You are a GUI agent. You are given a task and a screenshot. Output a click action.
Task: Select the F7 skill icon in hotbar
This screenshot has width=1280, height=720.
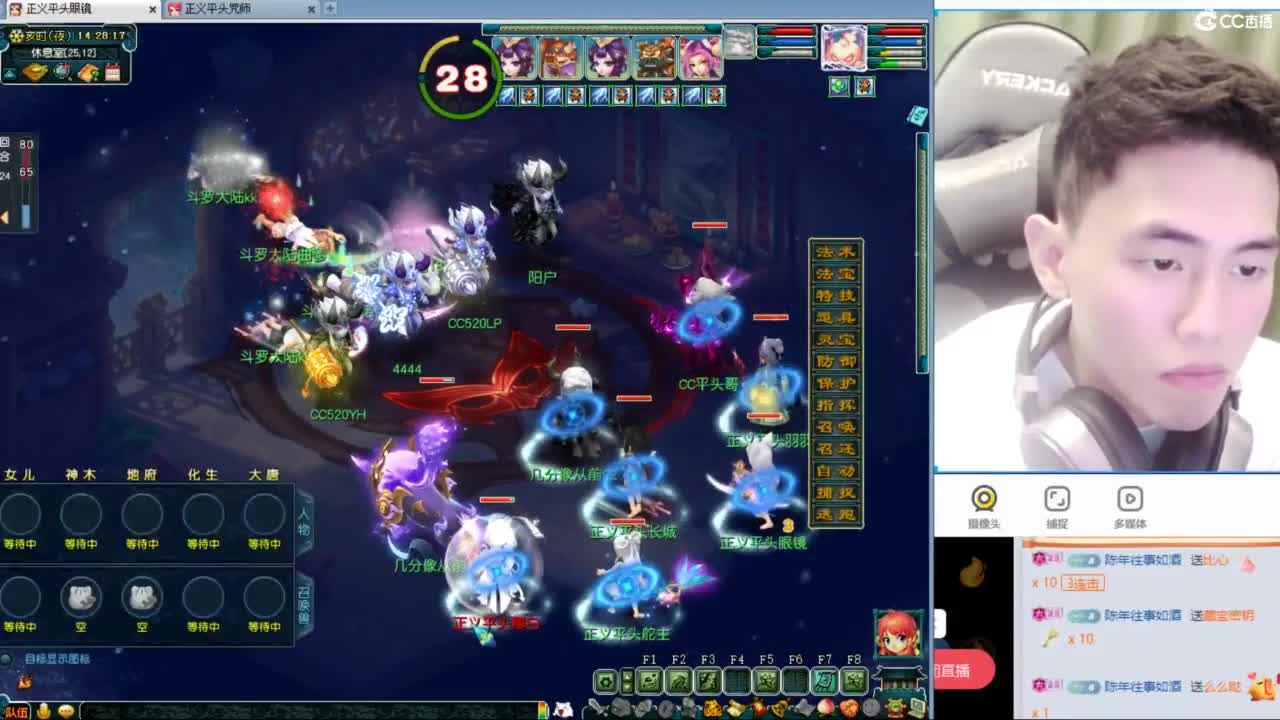coord(824,681)
